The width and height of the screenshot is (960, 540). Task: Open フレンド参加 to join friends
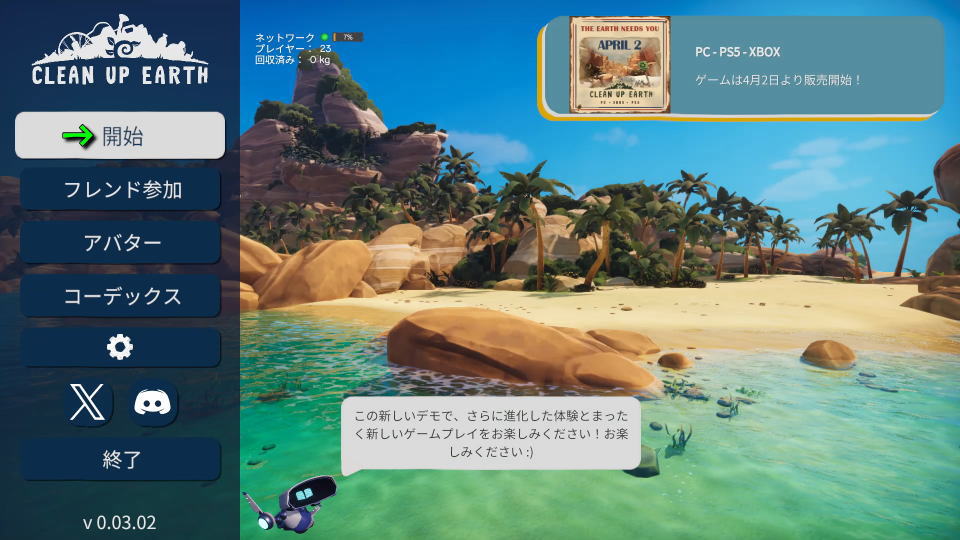120,189
